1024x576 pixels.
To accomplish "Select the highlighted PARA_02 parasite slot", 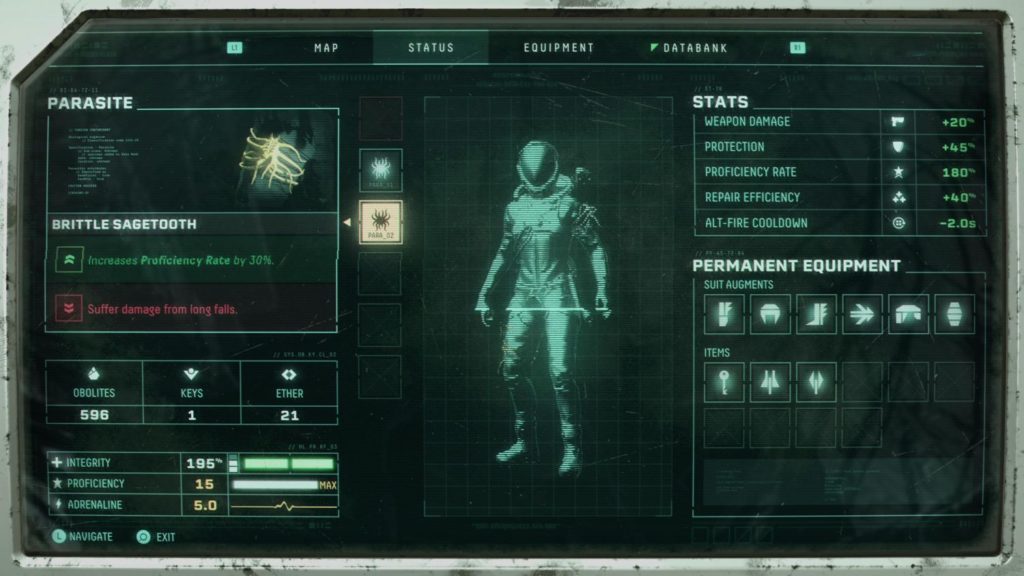I will [380, 222].
